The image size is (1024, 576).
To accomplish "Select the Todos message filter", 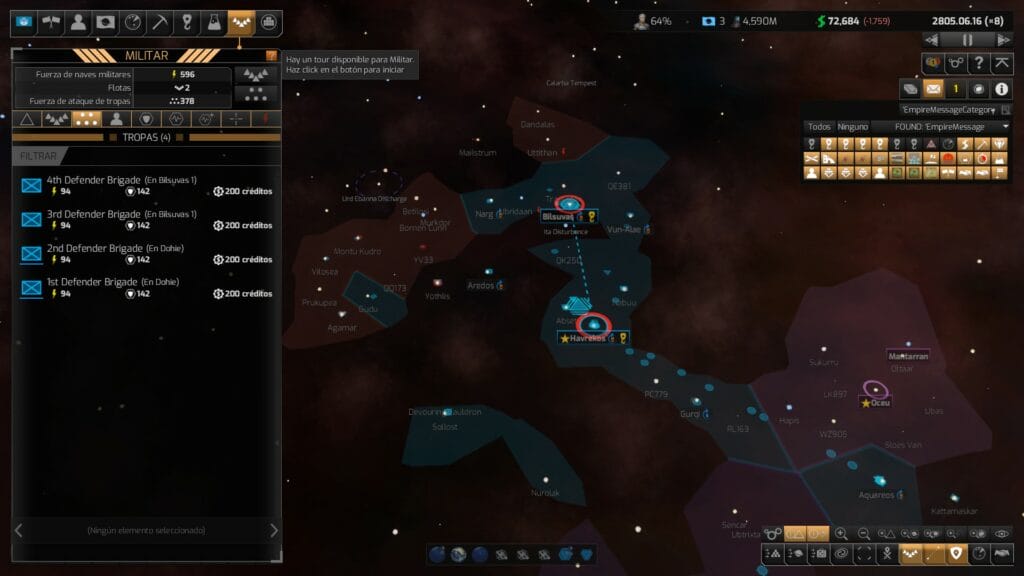I will (819, 127).
